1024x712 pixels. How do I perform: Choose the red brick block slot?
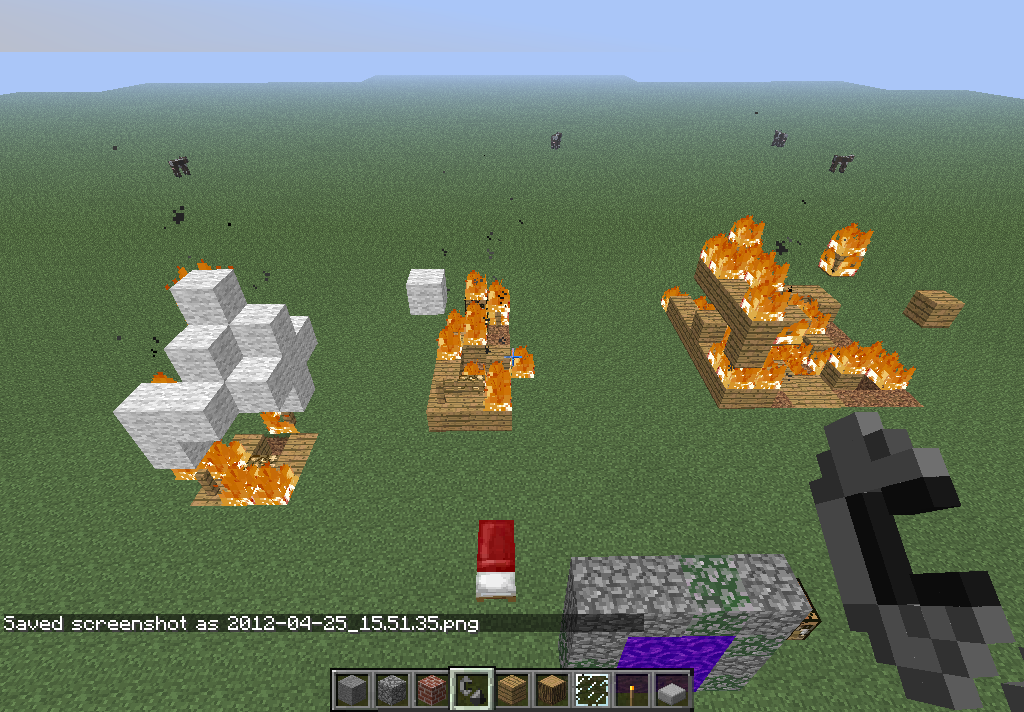click(431, 689)
